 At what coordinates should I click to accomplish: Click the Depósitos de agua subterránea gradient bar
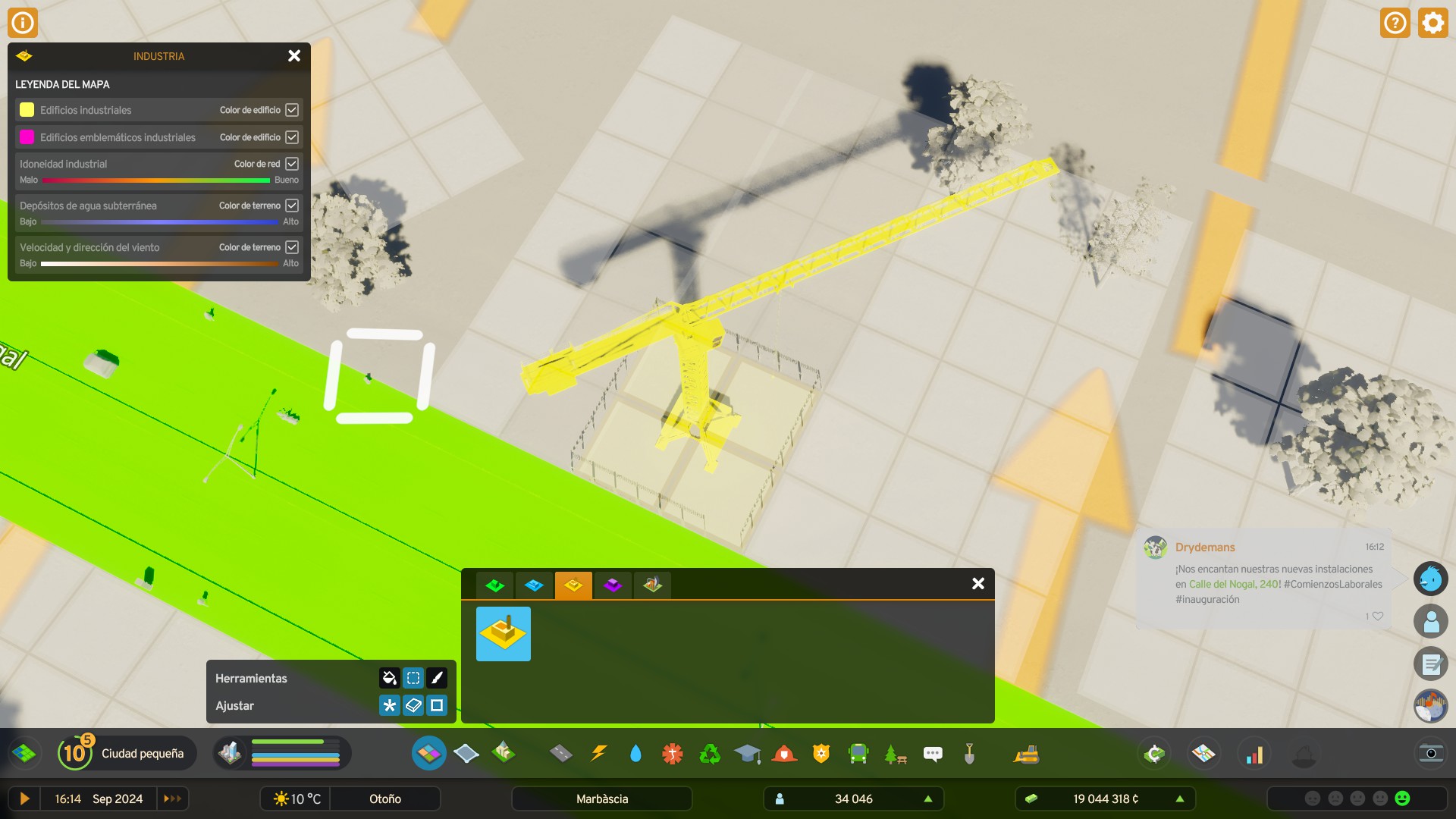coord(159,221)
